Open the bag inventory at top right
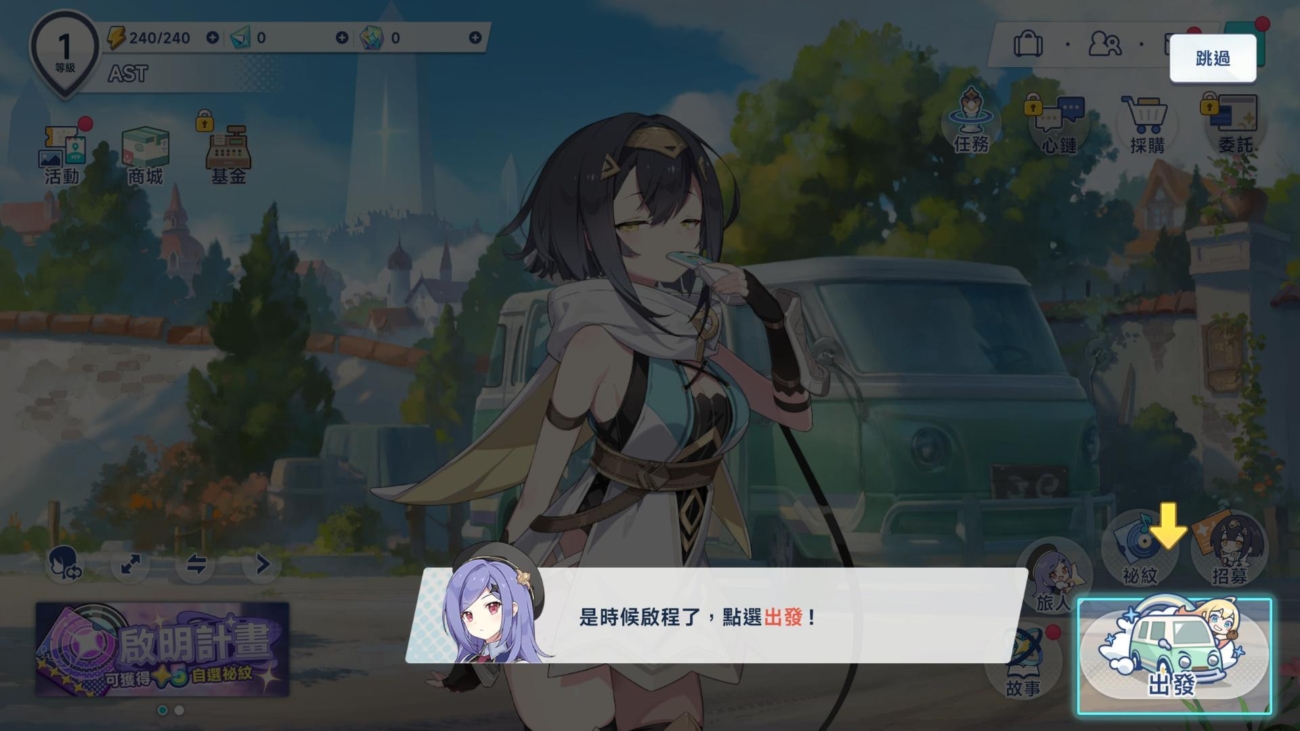The height and width of the screenshot is (731, 1300). [x=1031, y=44]
